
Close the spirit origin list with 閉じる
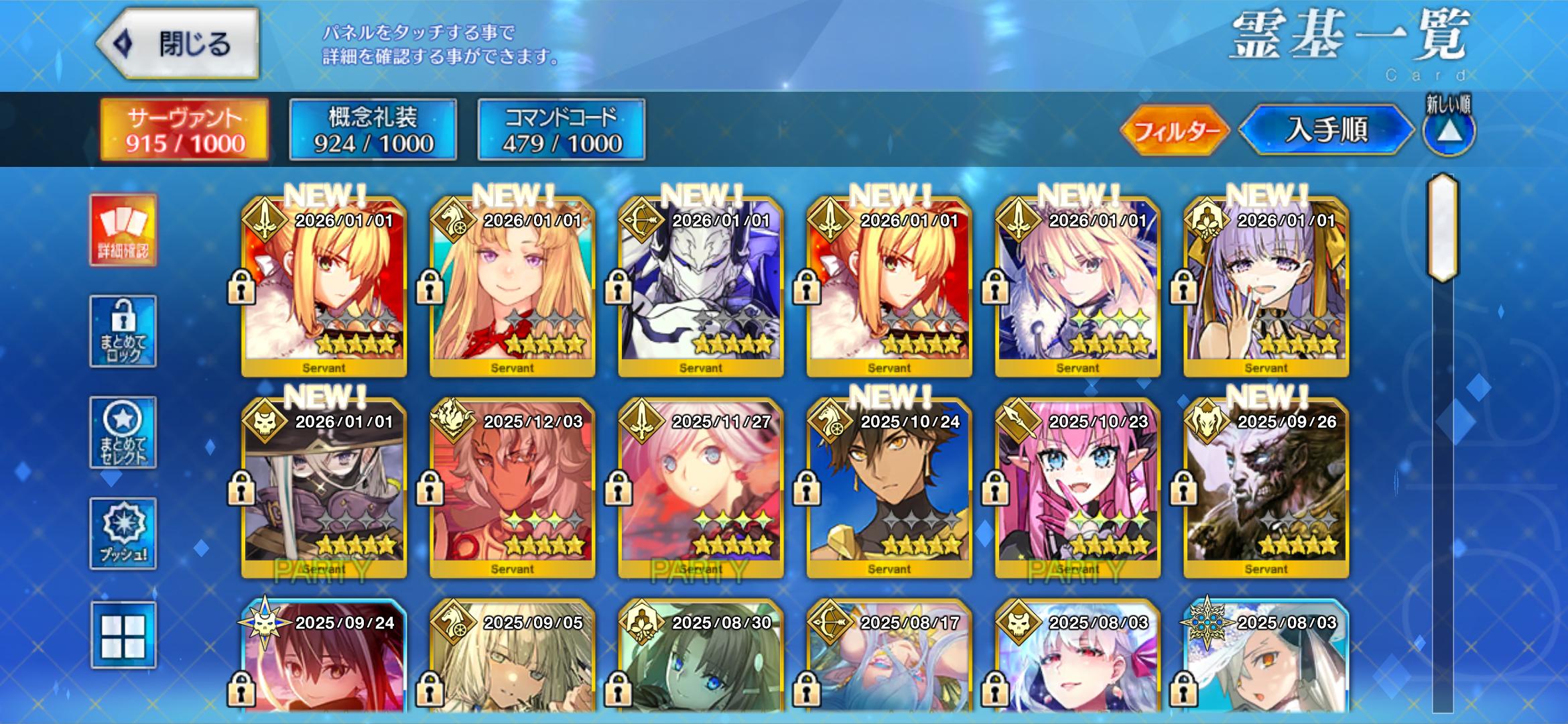tap(178, 44)
